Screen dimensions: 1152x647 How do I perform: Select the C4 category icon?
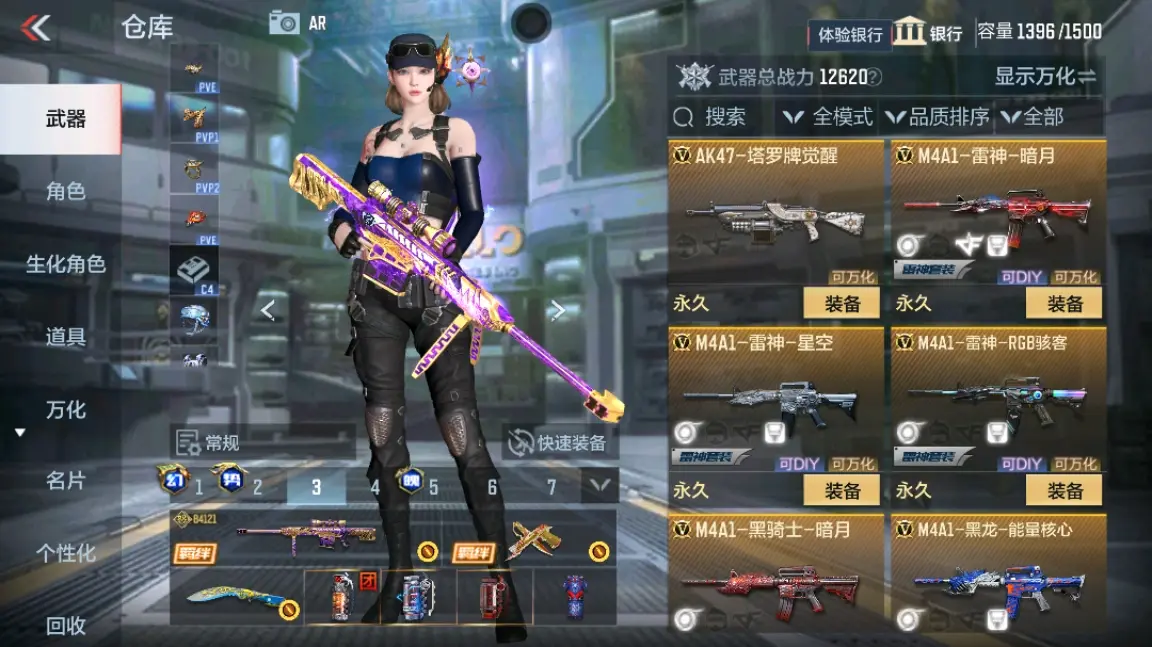pyautogui.click(x=193, y=270)
